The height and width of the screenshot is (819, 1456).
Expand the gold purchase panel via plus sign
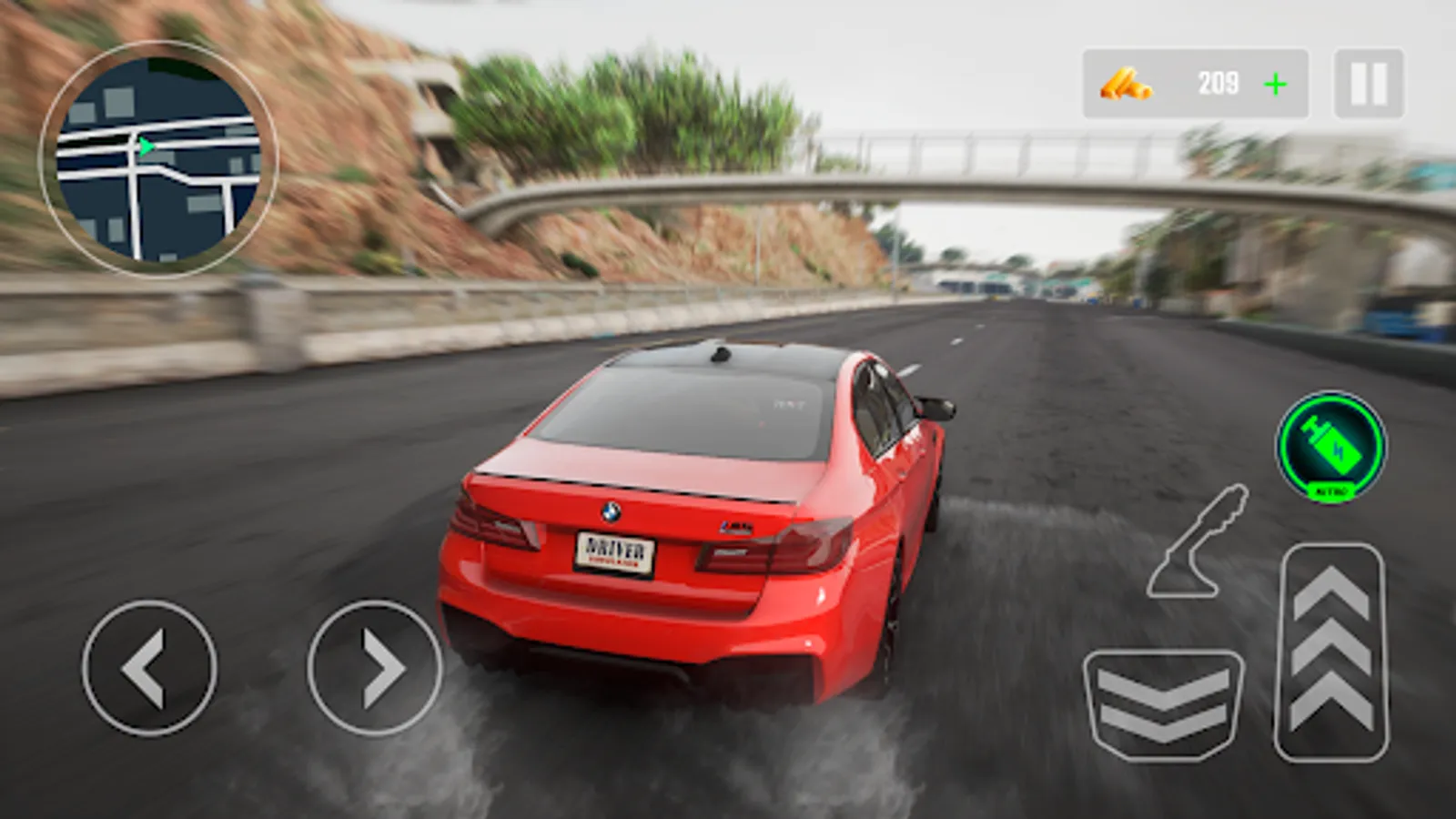tap(1277, 84)
